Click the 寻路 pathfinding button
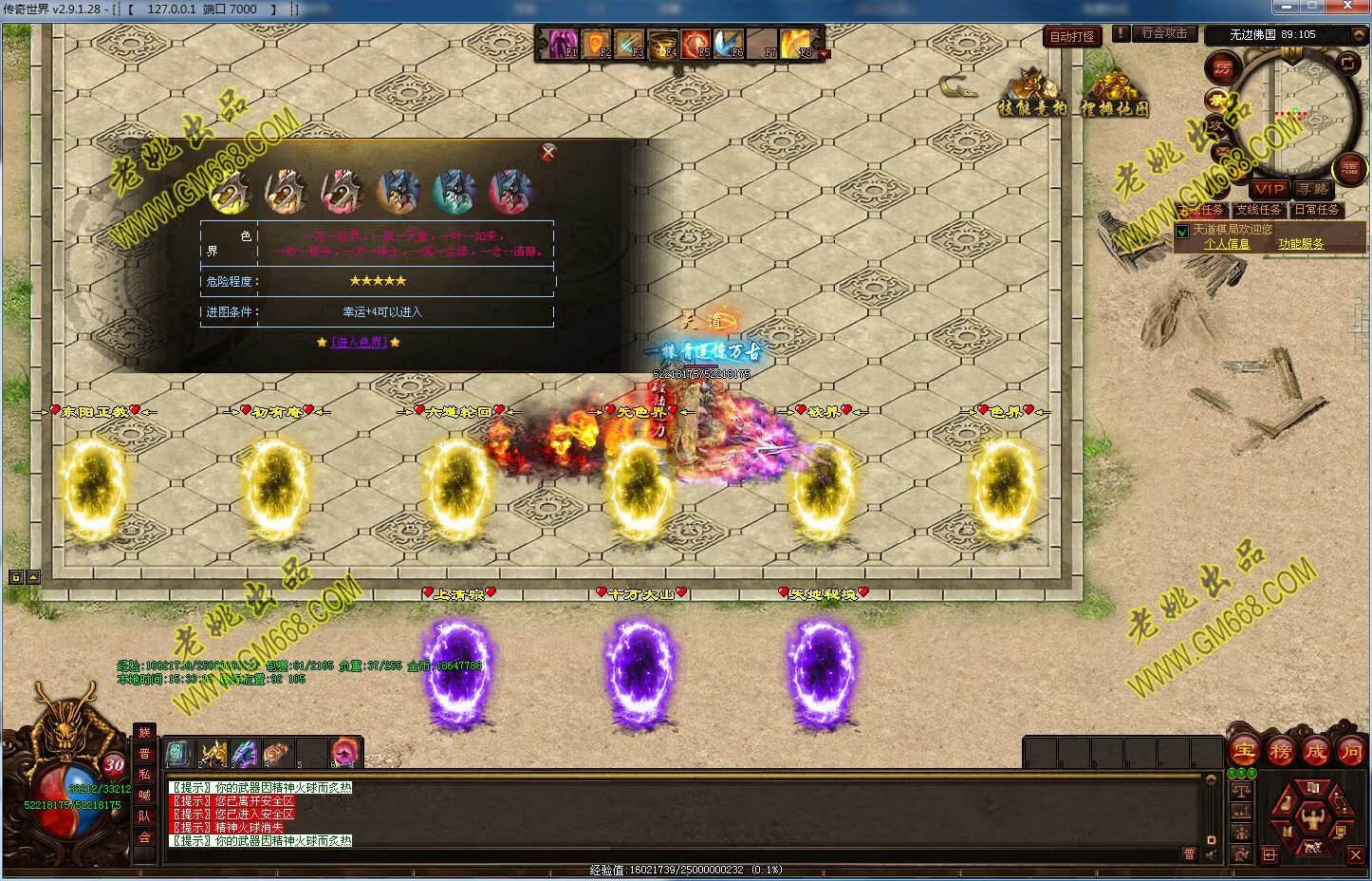The height and width of the screenshot is (881, 1372). [1313, 190]
